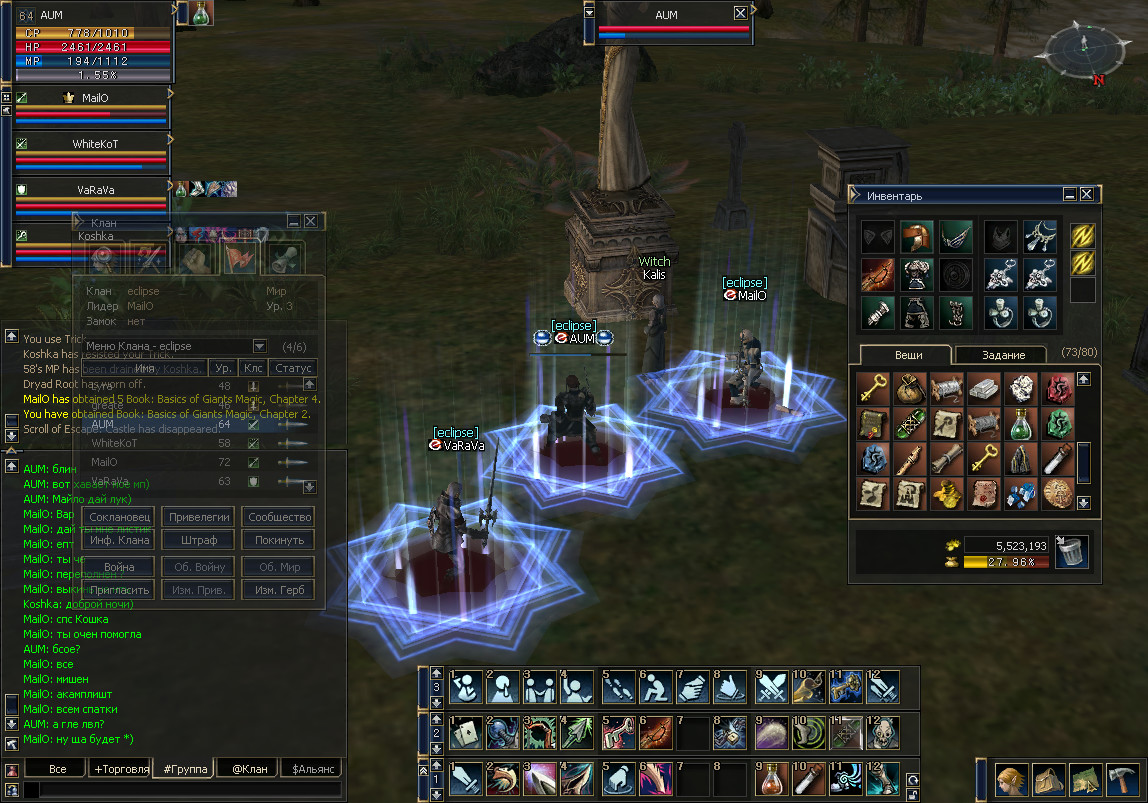The image size is (1148, 803).
Task: Sort clan list by Статус column
Action: pos(293,368)
